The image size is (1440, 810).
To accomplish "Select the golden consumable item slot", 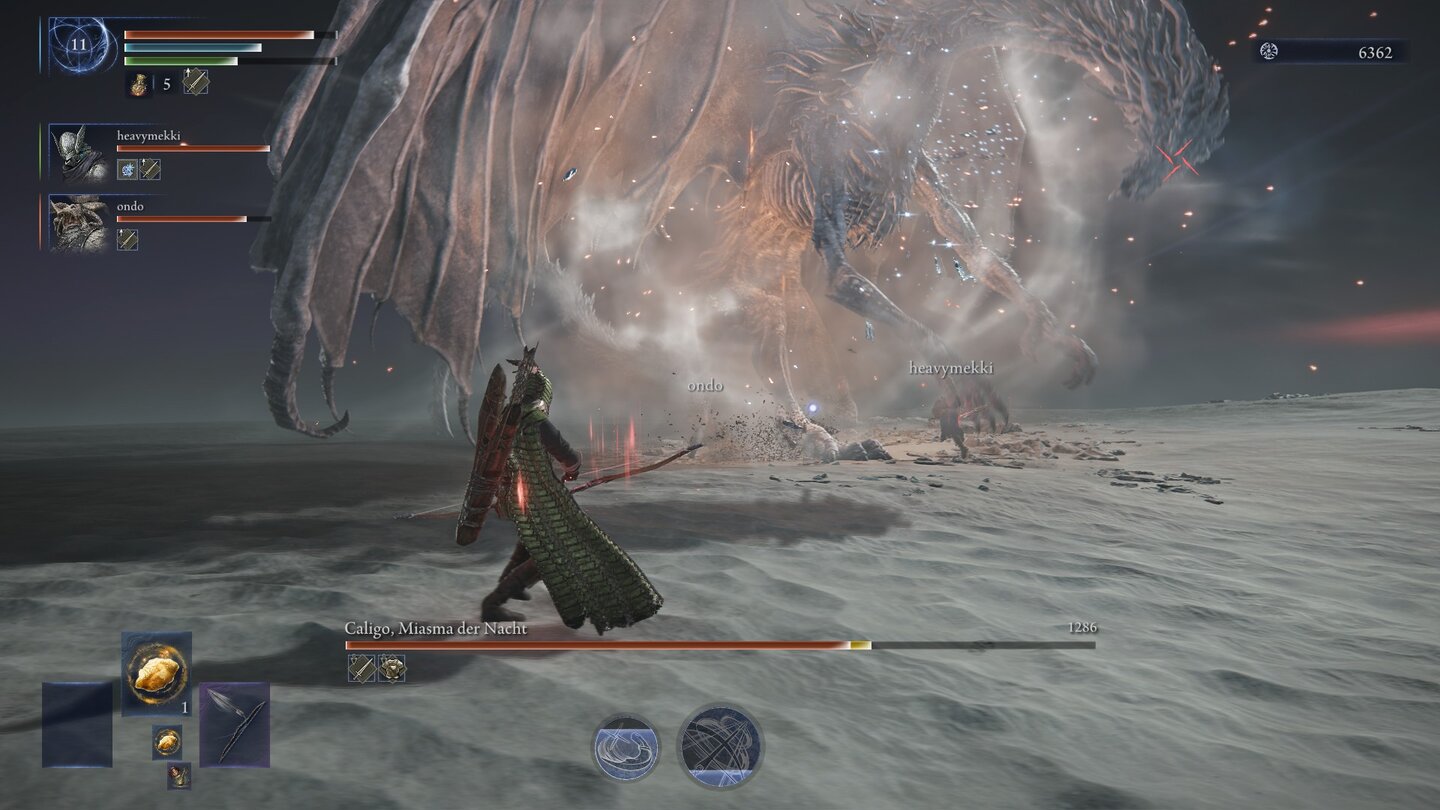I will (x=157, y=672).
